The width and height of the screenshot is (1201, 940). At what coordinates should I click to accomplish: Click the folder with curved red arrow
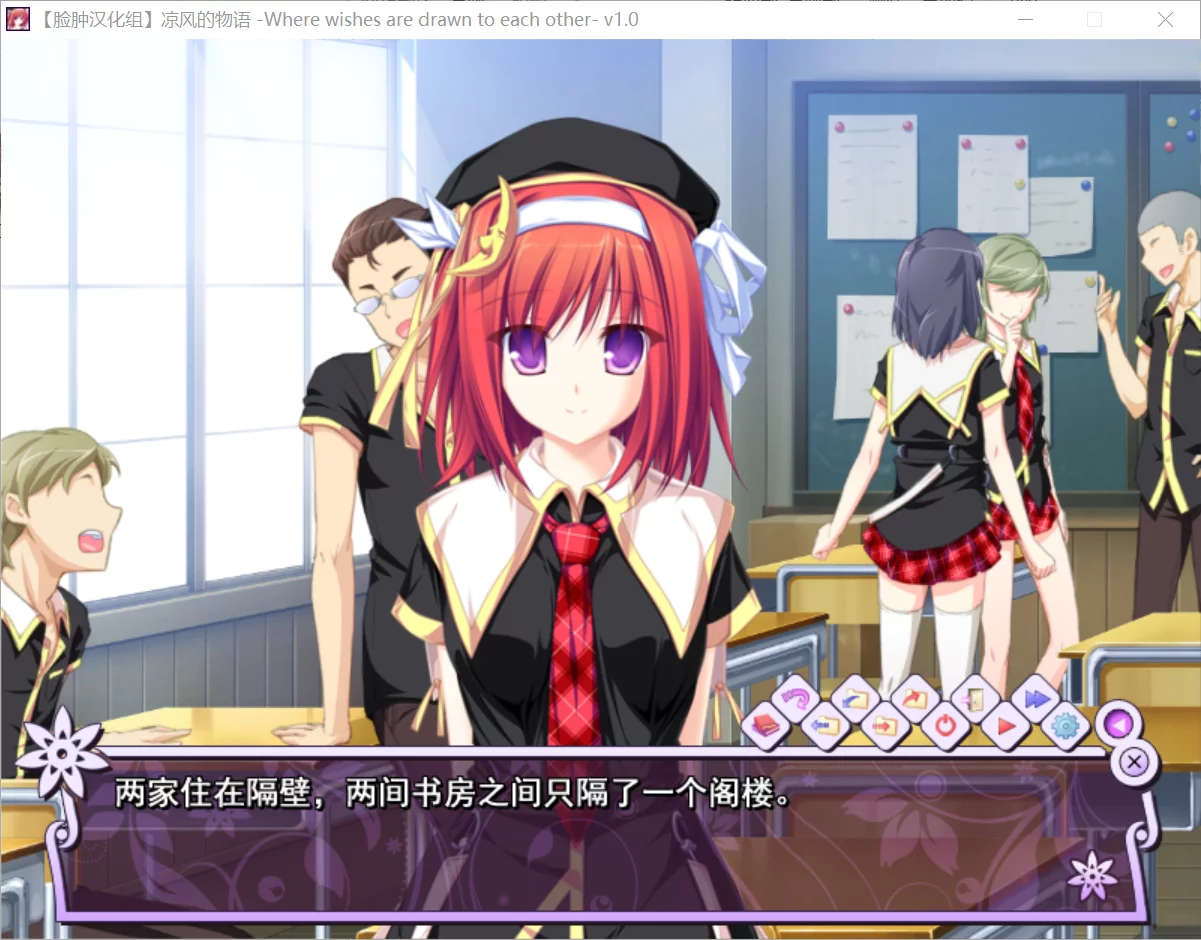[914, 699]
